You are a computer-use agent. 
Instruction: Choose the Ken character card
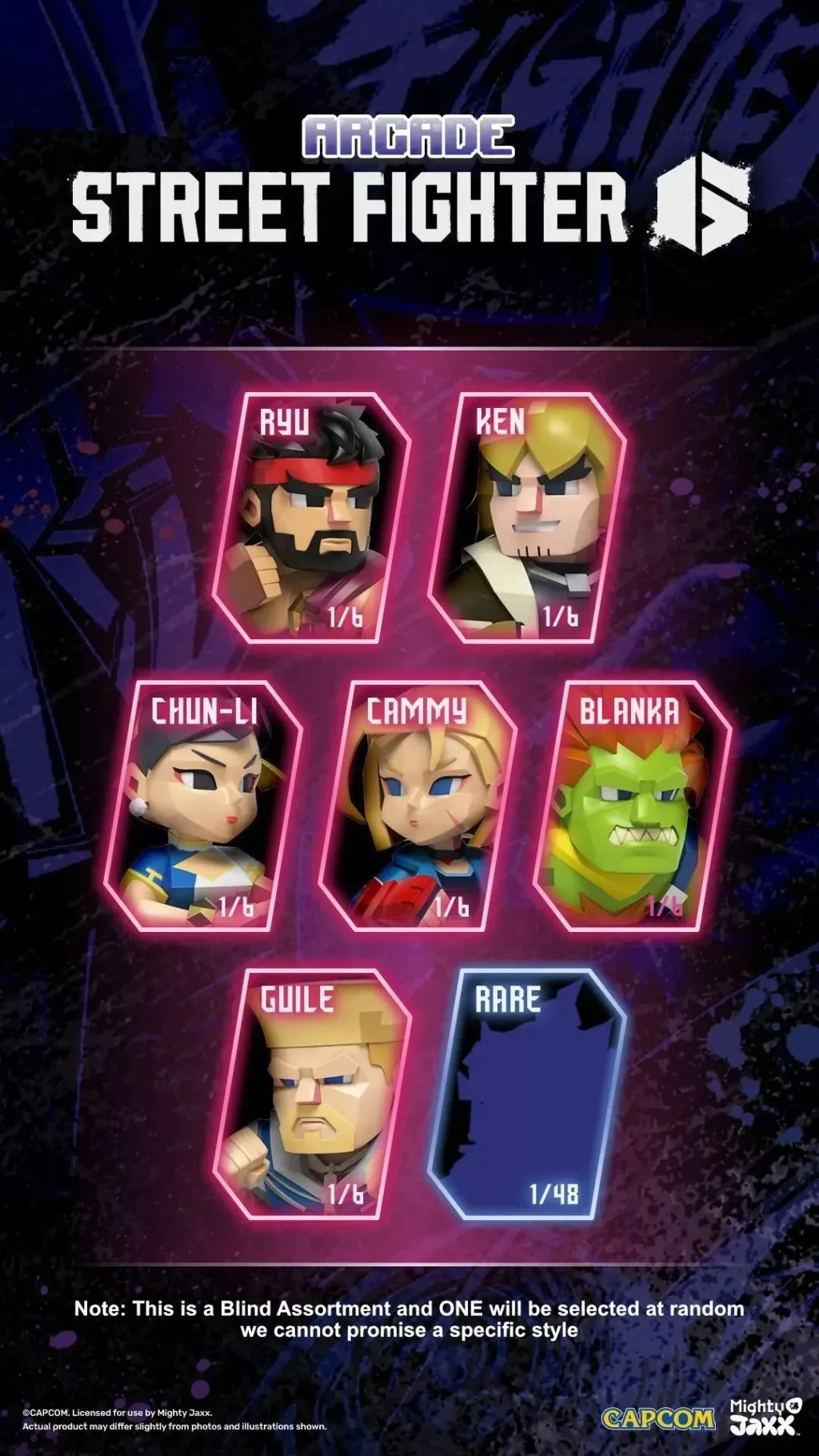tap(528, 518)
